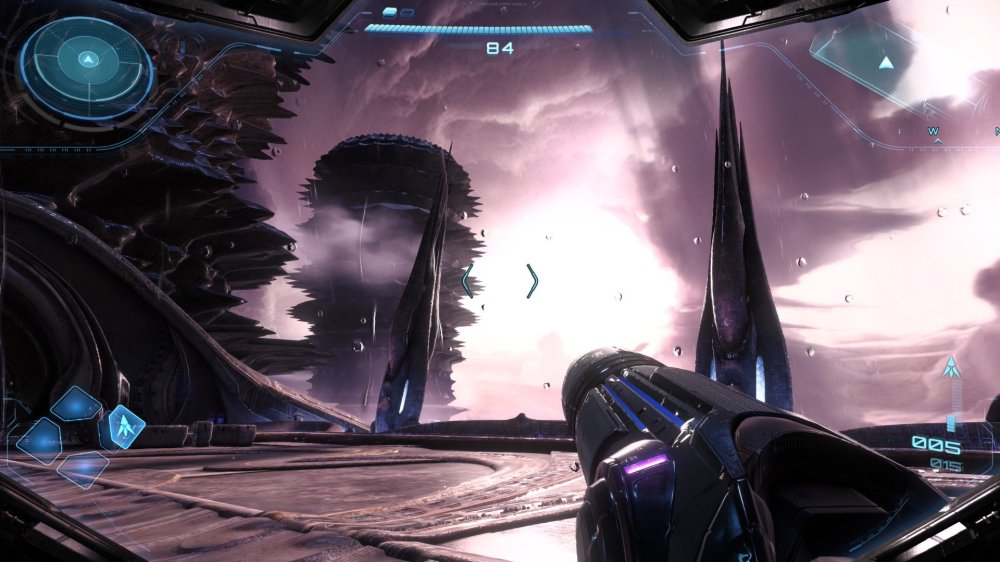Click the missile icon above the ammo gauge
Screen dimensions: 1000x562
[x=950, y=368]
